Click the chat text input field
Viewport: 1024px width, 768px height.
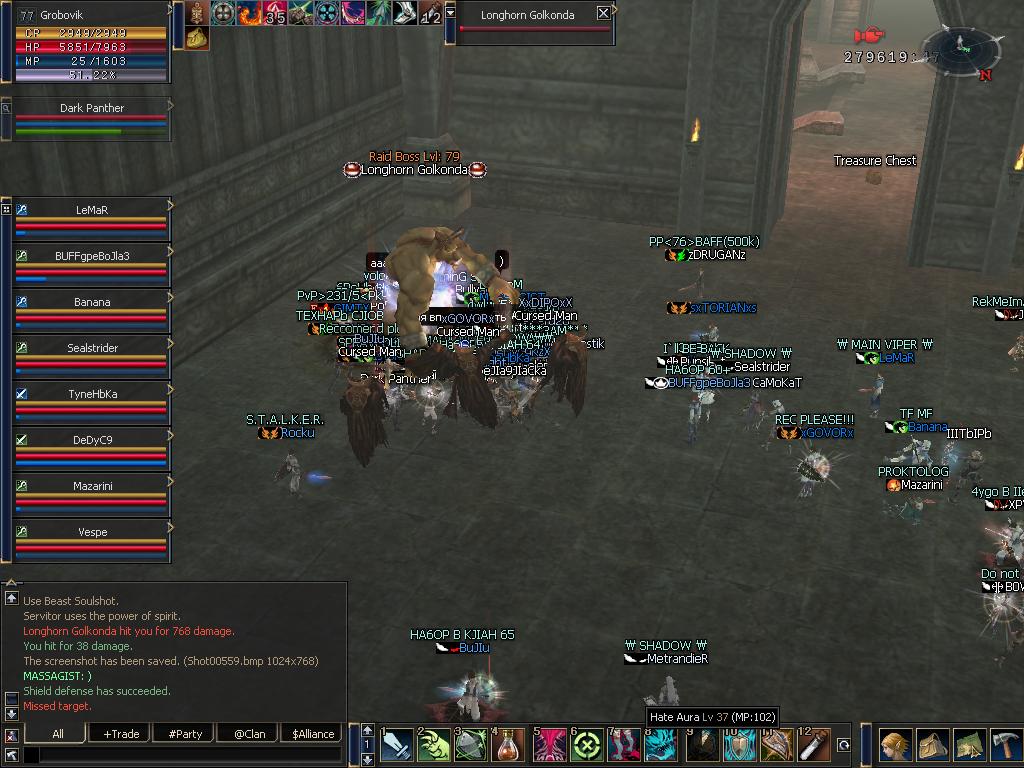click(180, 754)
